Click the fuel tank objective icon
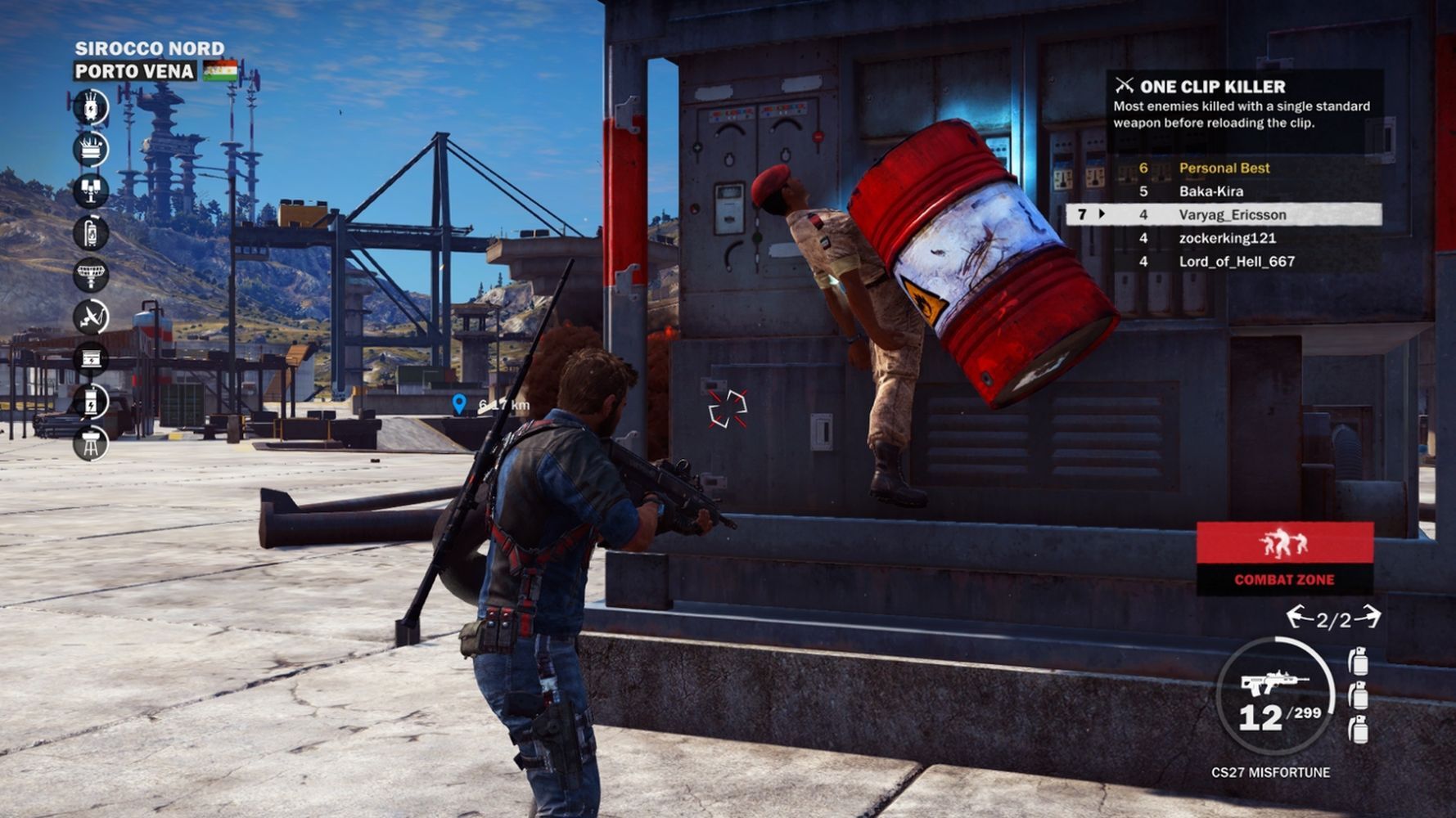The width and height of the screenshot is (1456, 818). click(91, 232)
